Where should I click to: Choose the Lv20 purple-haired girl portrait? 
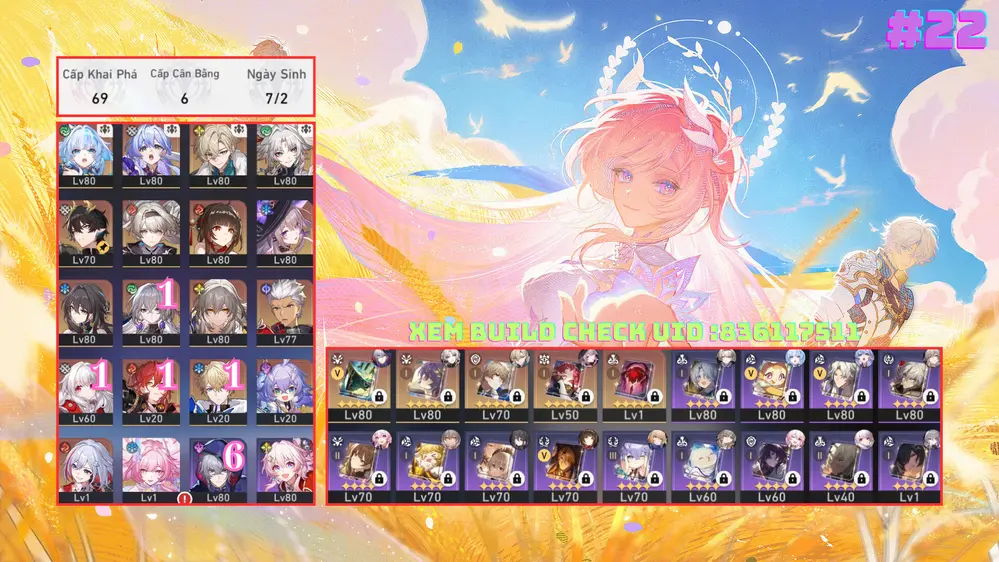point(285,387)
